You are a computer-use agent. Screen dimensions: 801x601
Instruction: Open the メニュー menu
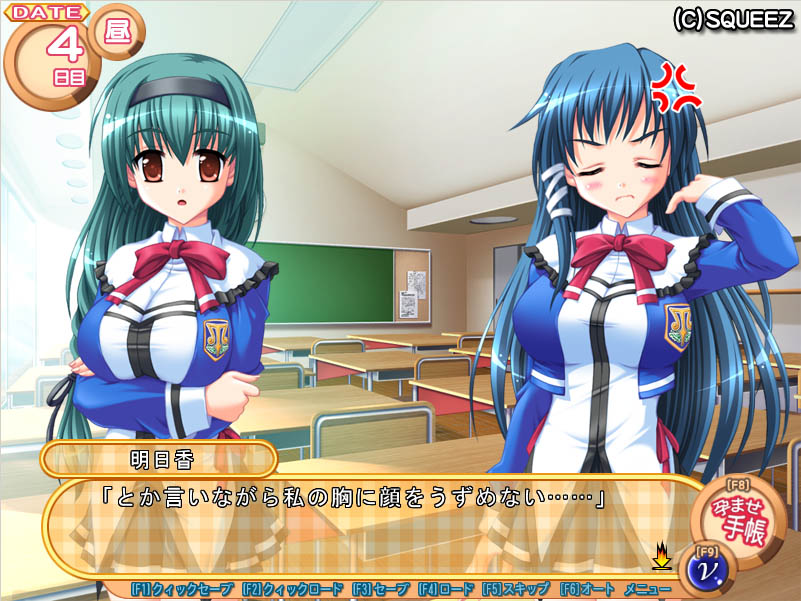tap(647, 589)
